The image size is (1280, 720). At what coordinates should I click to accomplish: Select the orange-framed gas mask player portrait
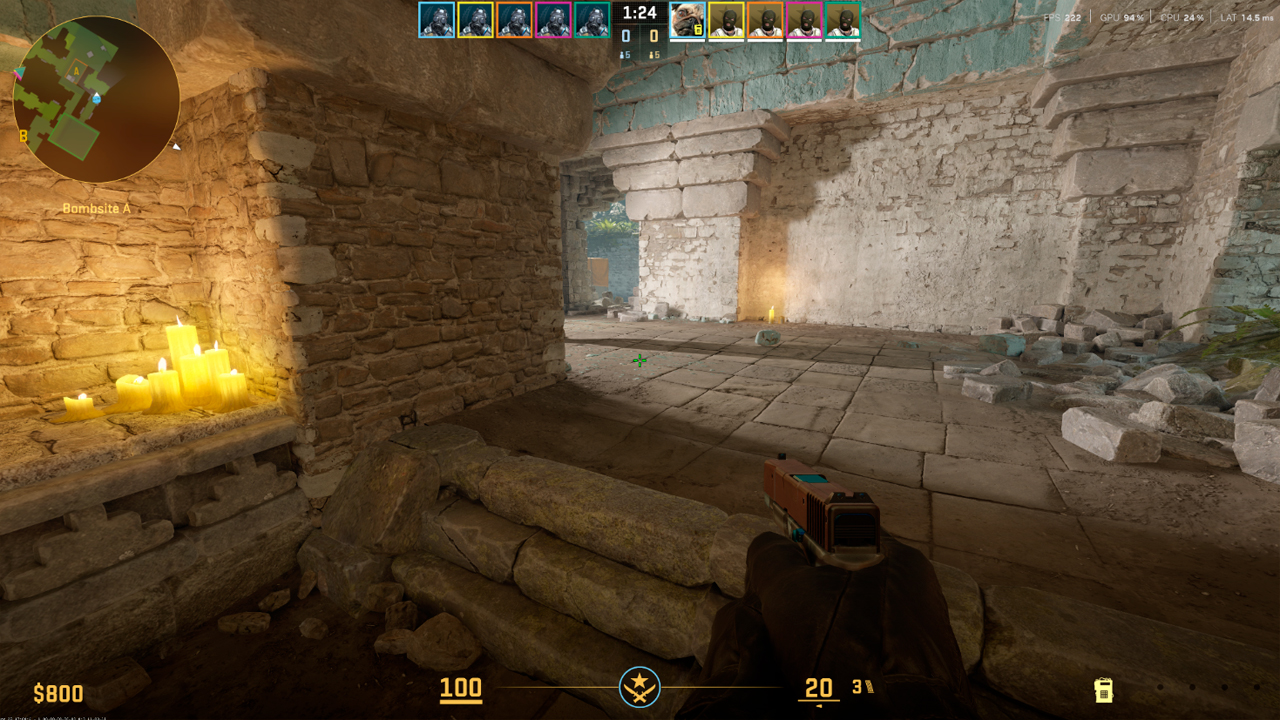coord(514,20)
